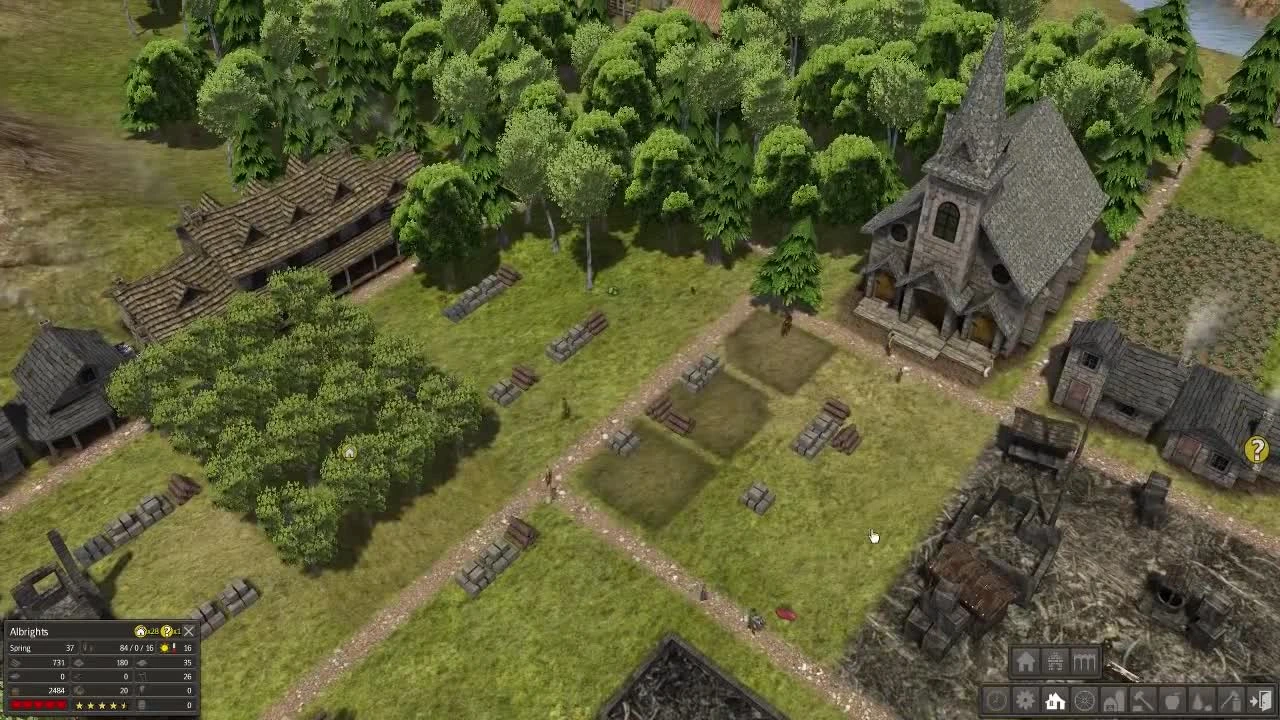Click the houses x28 counter in Albrights panel

pyautogui.click(x=145, y=631)
